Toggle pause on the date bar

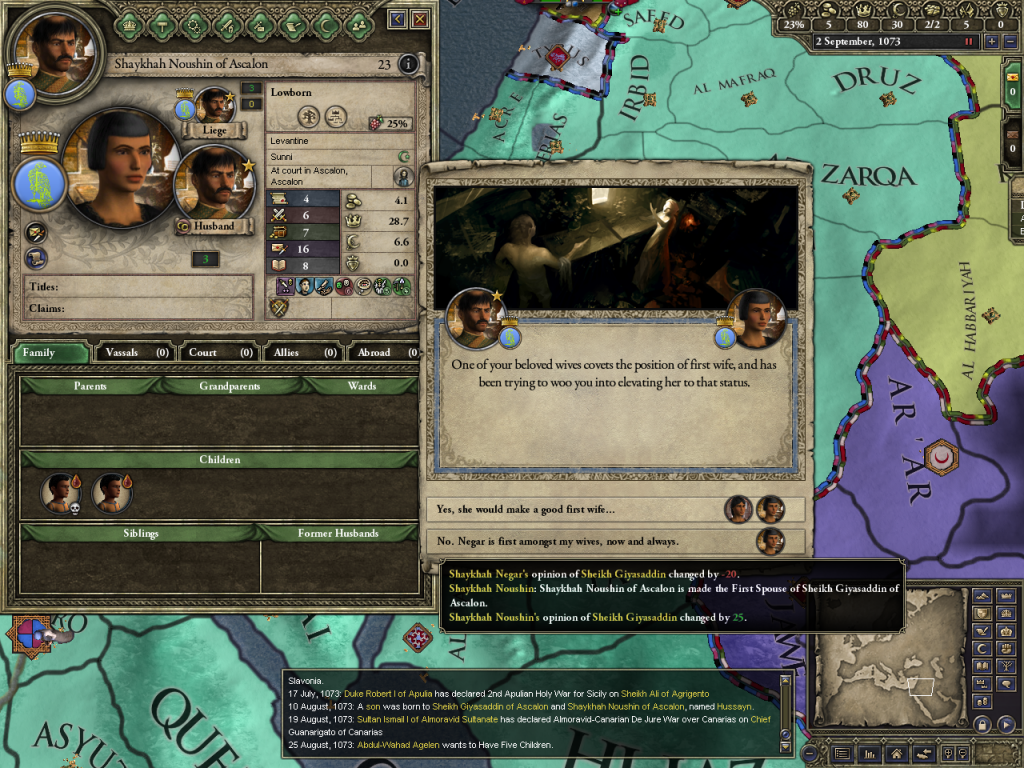968,42
